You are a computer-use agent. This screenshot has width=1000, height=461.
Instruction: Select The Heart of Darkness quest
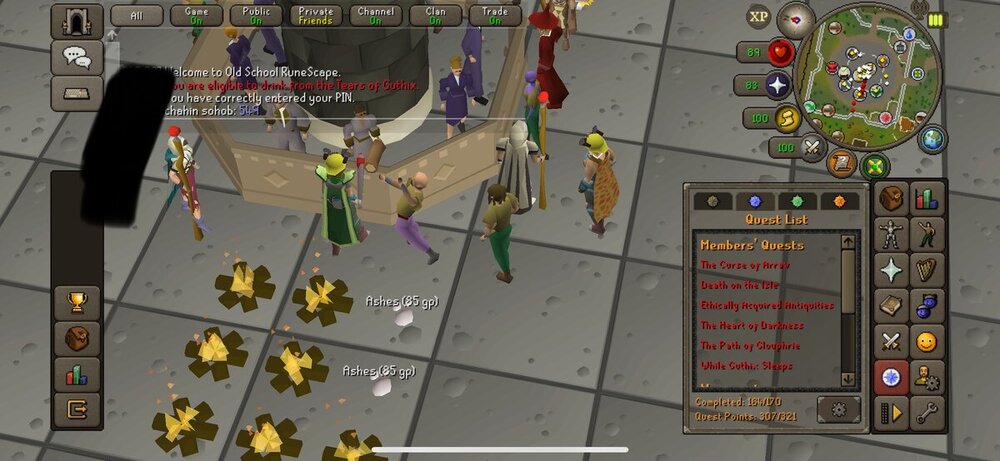(x=752, y=325)
